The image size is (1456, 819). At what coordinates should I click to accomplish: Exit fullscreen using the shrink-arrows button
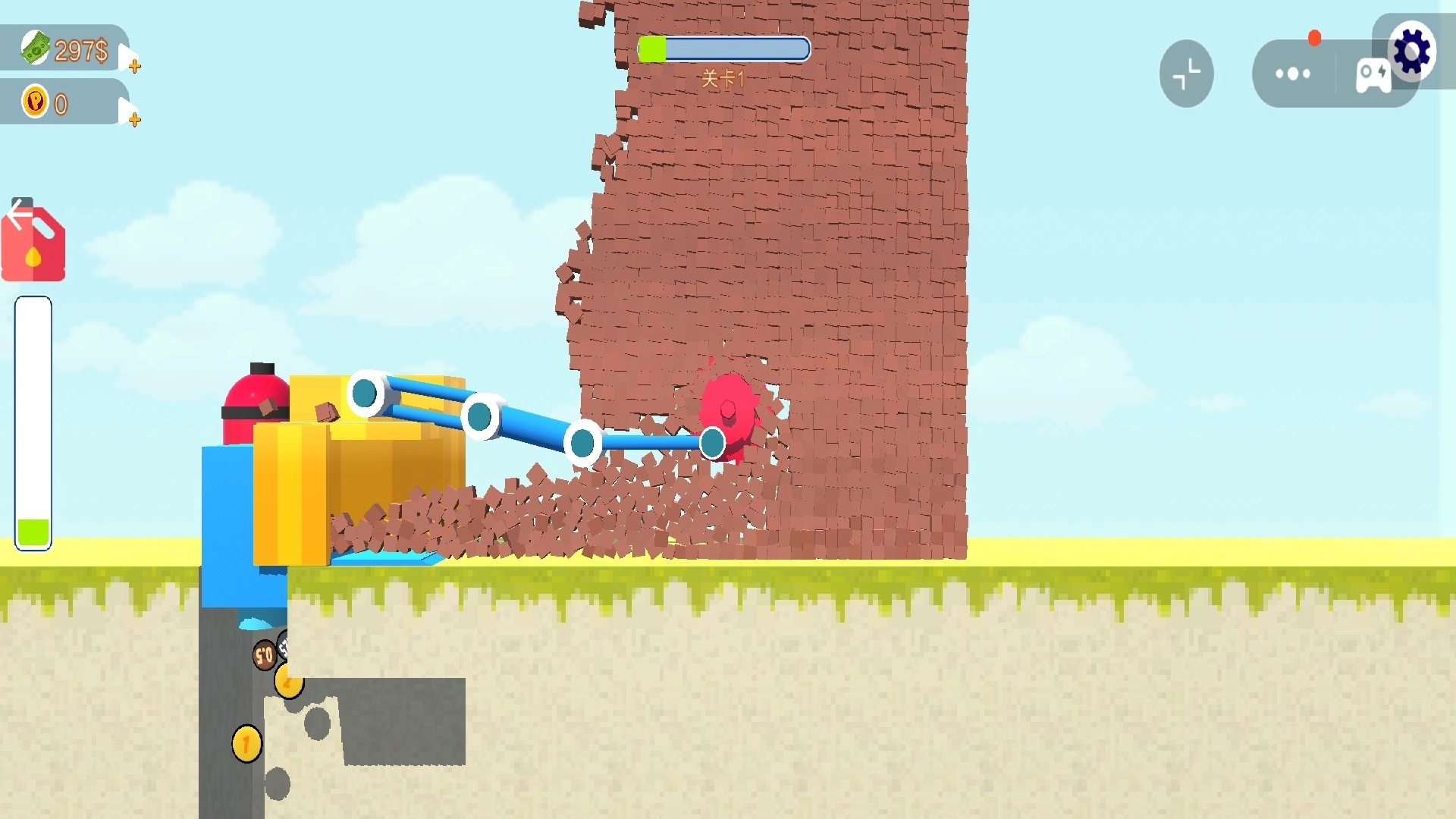1186,74
